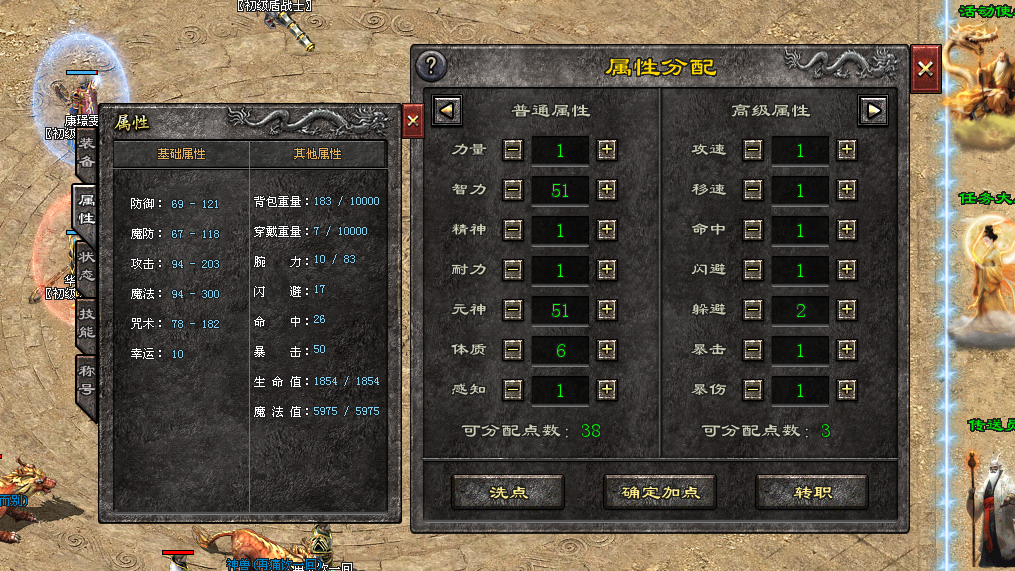The height and width of the screenshot is (571, 1015).
Task: Add a point to 移速
Action: (847, 189)
